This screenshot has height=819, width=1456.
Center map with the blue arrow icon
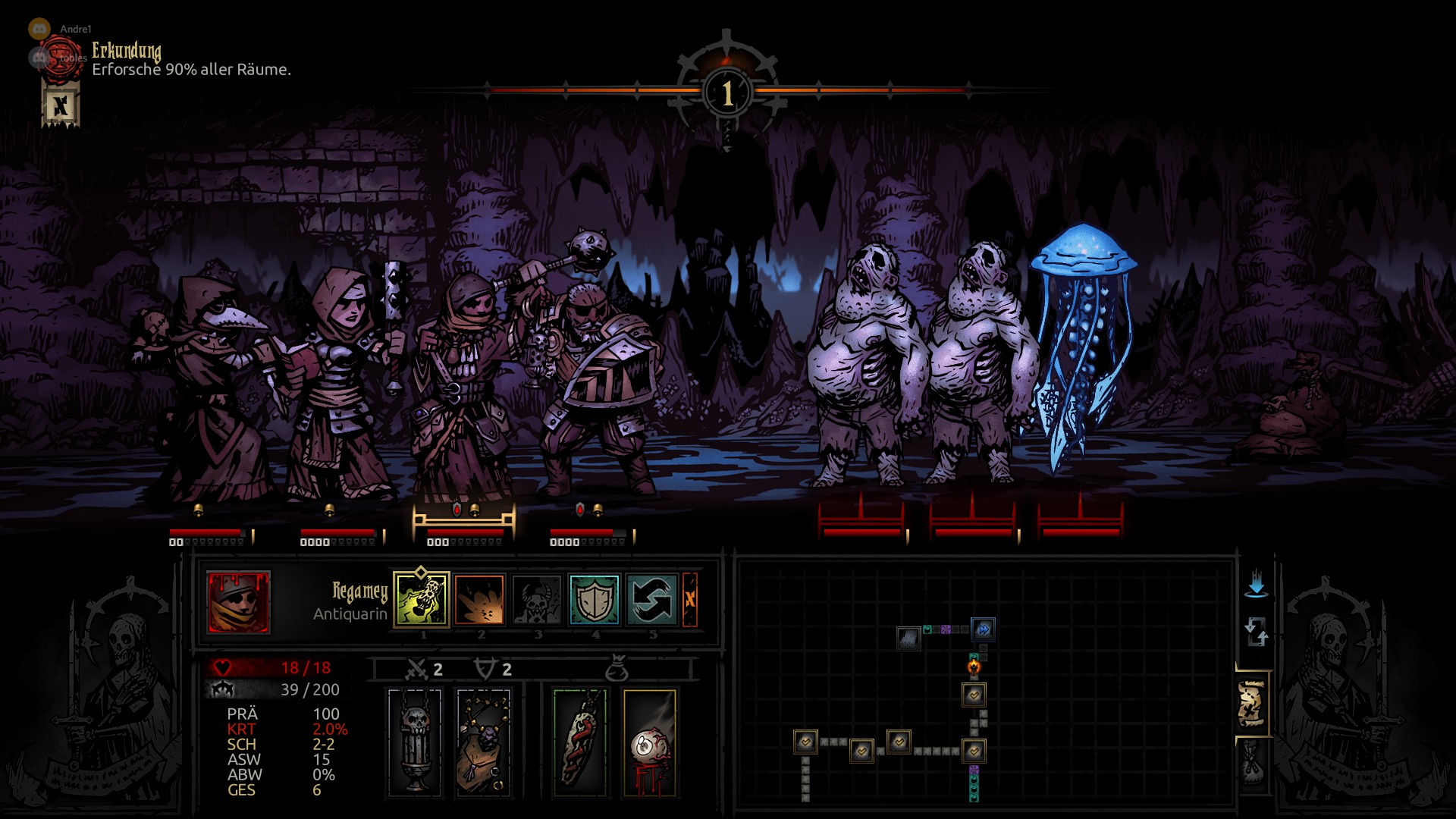[1256, 584]
